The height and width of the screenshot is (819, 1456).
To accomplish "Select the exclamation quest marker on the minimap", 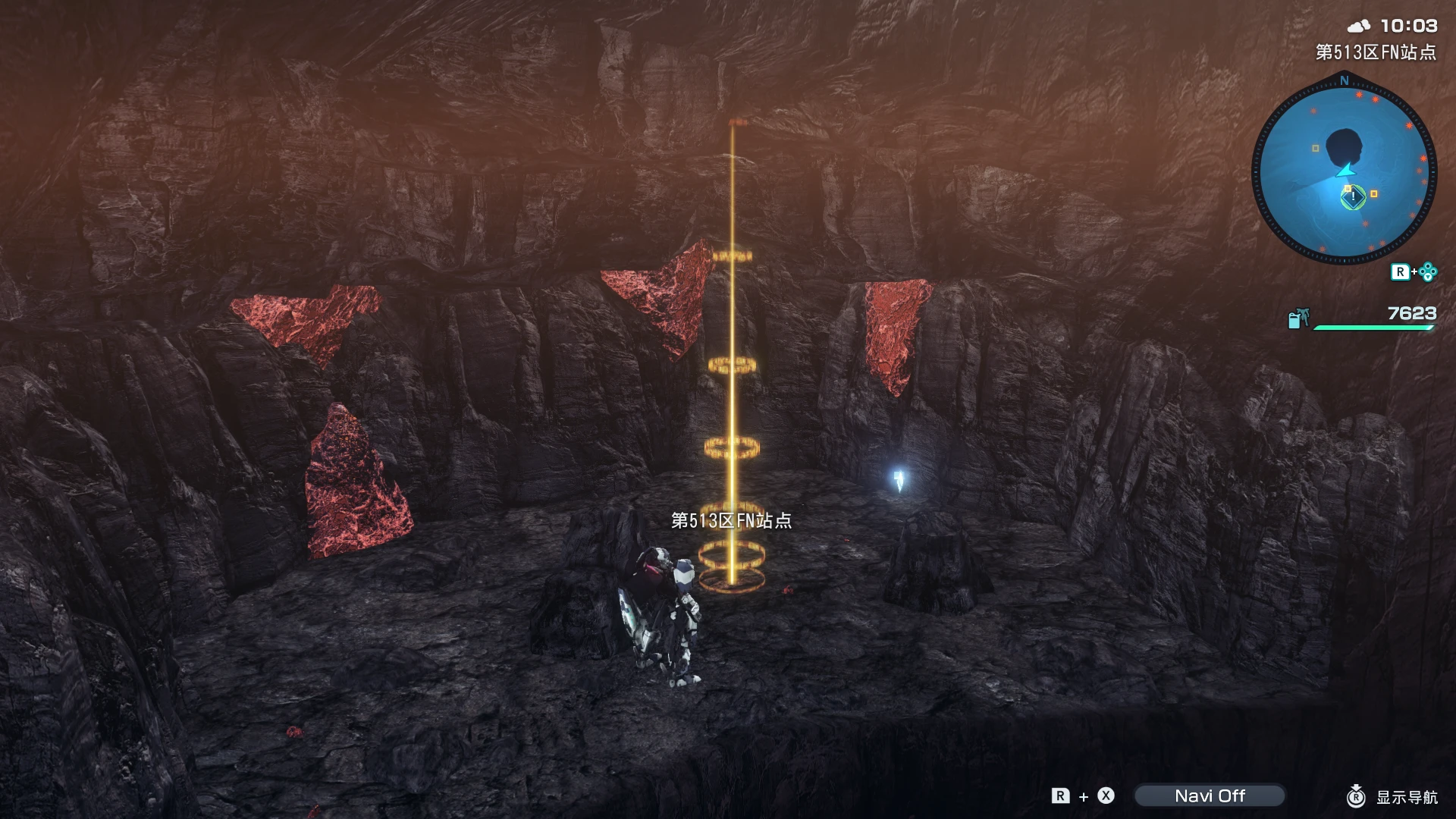I will click(x=1352, y=197).
